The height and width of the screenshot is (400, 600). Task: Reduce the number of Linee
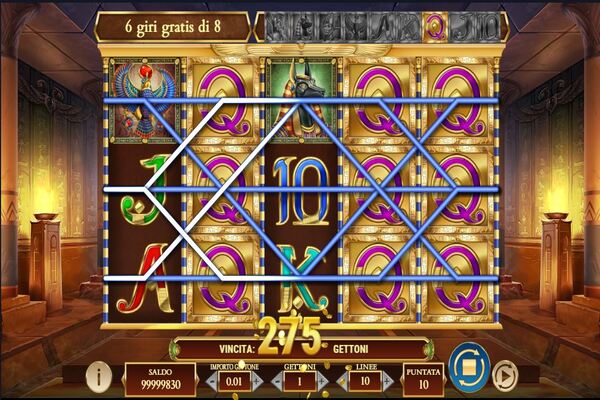[x=342, y=381]
